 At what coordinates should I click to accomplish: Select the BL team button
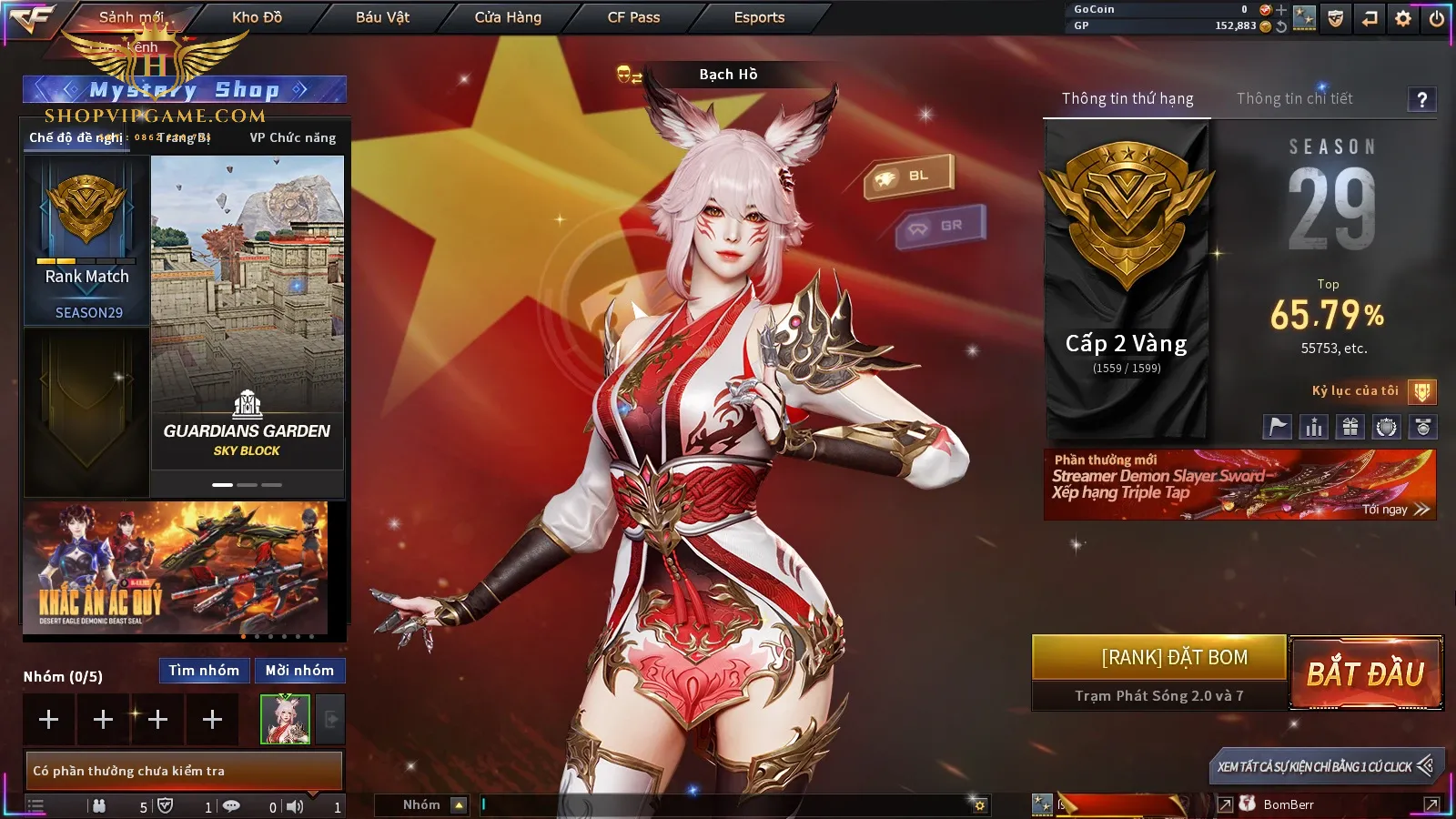pos(909,176)
